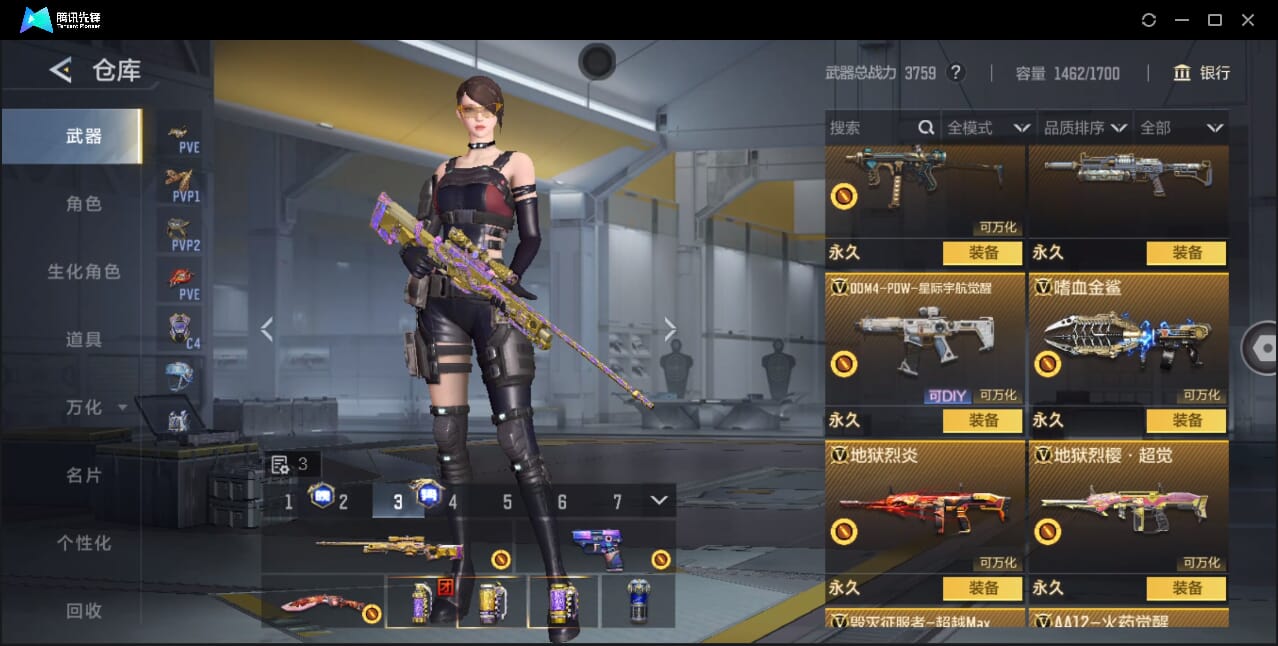Open the 银行 bank

coord(1202,73)
